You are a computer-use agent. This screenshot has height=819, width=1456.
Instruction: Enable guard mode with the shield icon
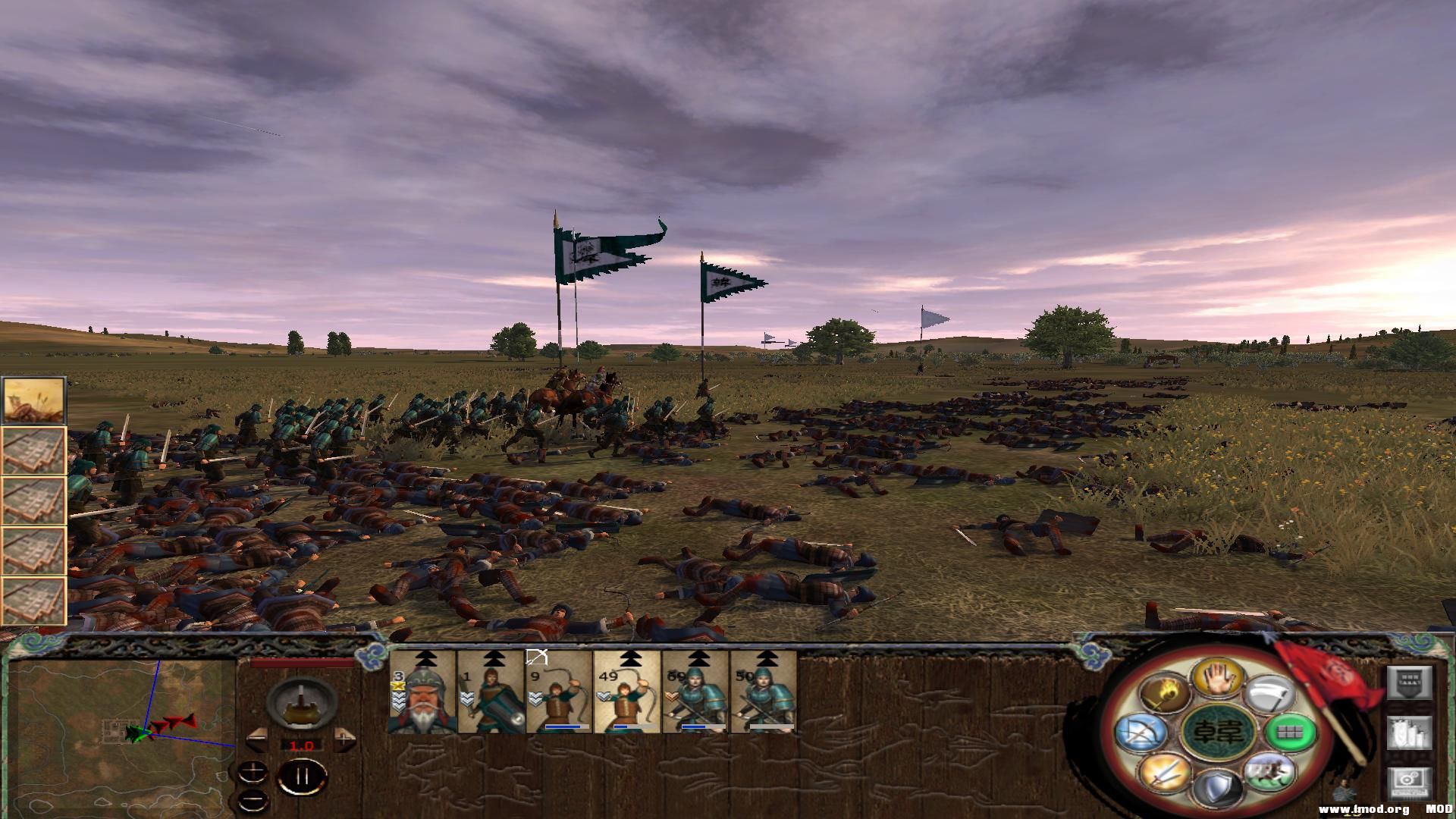pyautogui.click(x=1216, y=789)
